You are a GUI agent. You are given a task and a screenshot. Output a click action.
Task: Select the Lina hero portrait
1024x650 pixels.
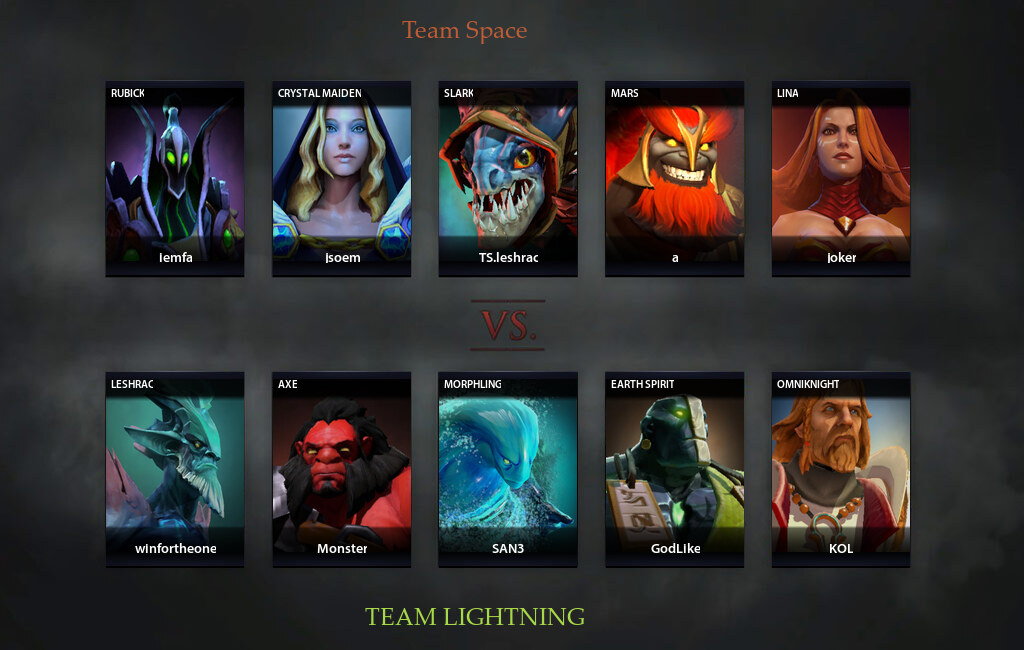(841, 177)
